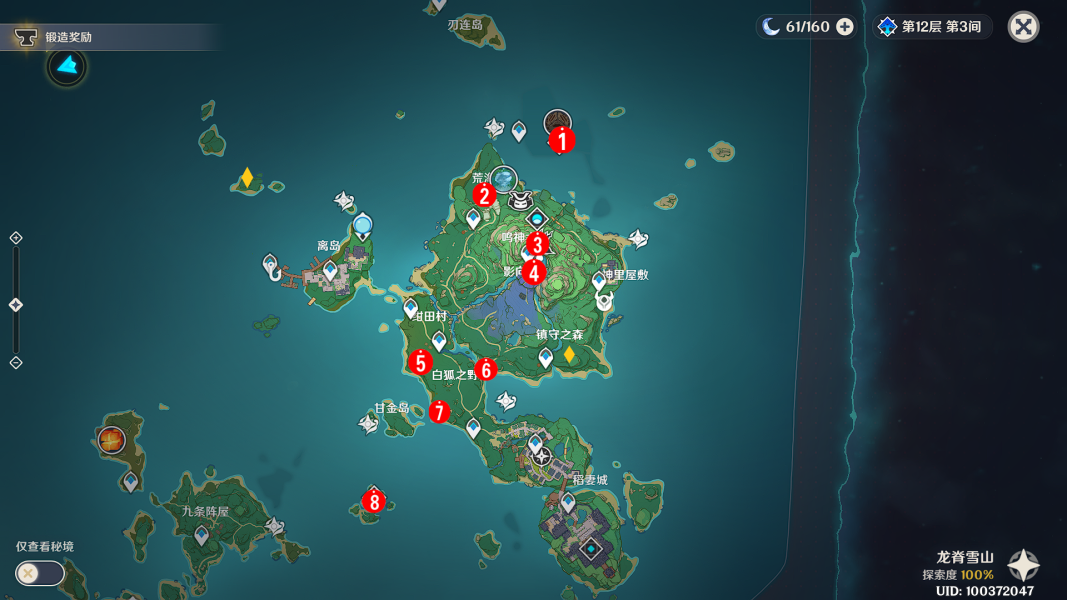Select the fishing hook marker near 离岛
1067x600 pixels.
click(x=271, y=266)
